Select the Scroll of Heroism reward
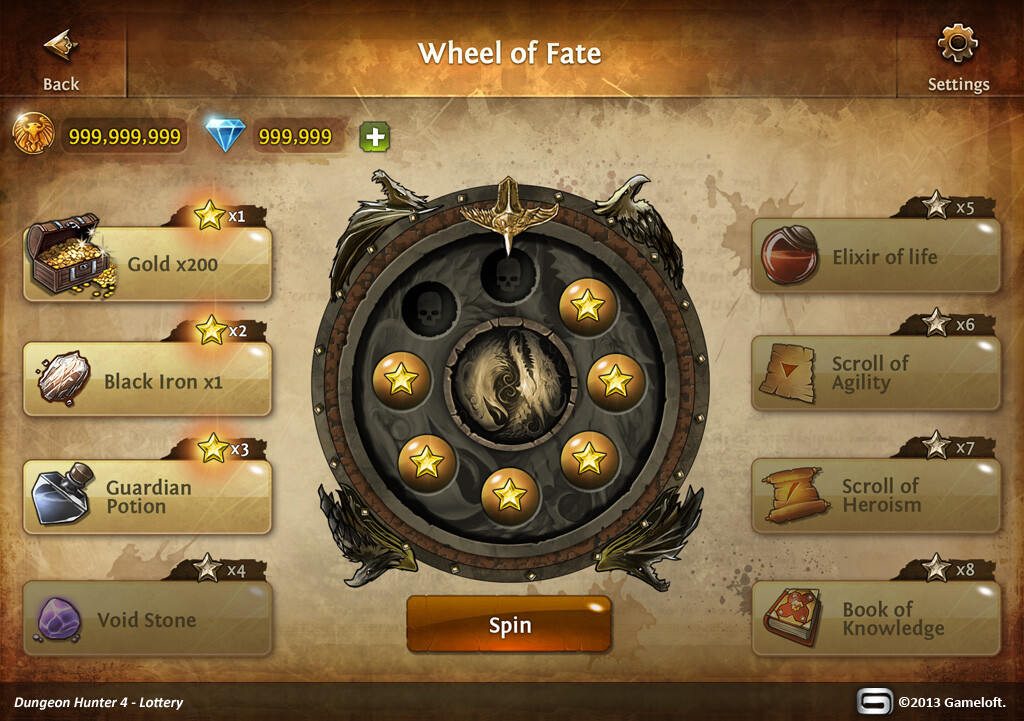Screen dimensions: 1024x721 (x=875, y=495)
